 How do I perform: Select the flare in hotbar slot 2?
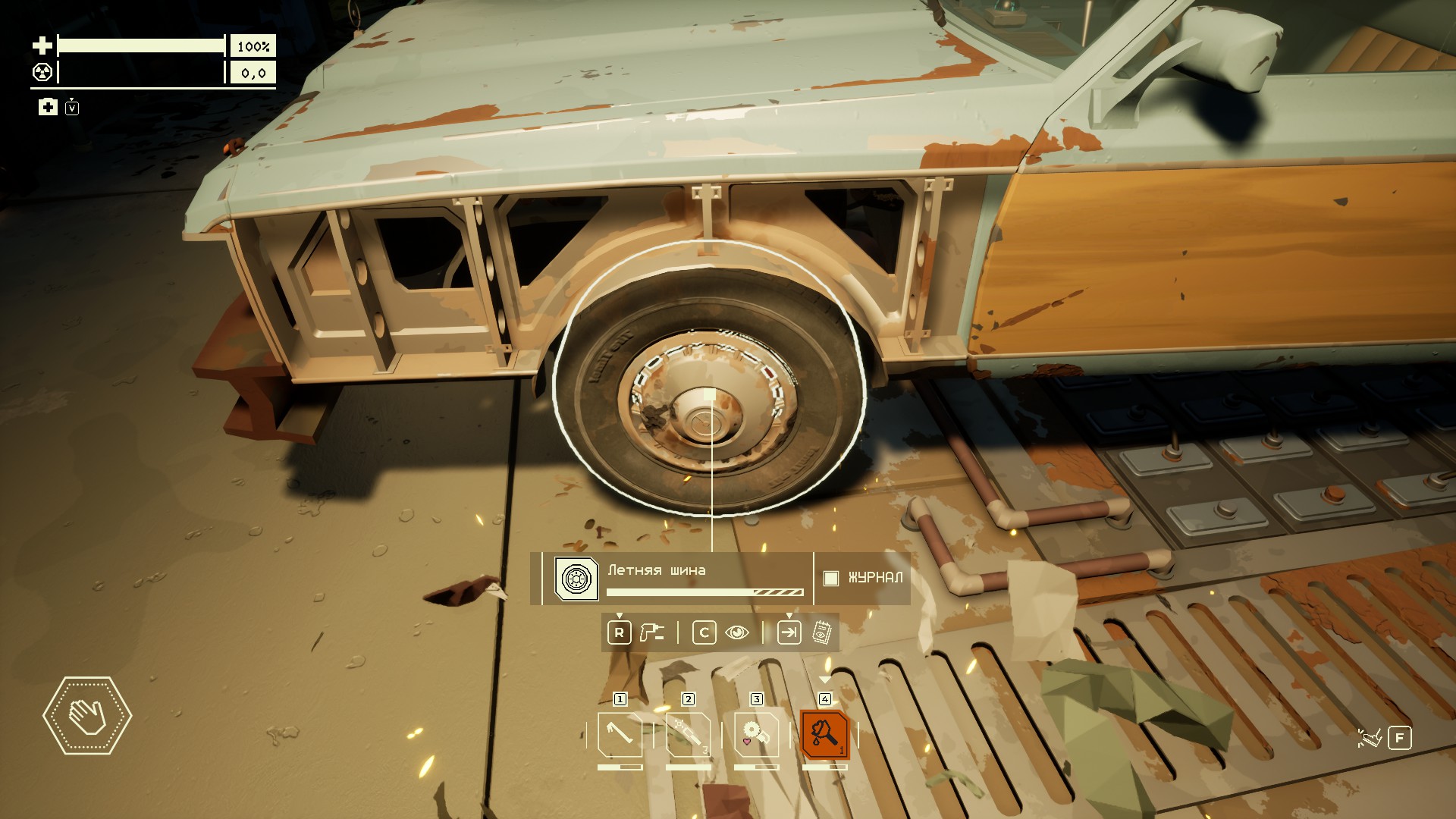[x=688, y=734]
